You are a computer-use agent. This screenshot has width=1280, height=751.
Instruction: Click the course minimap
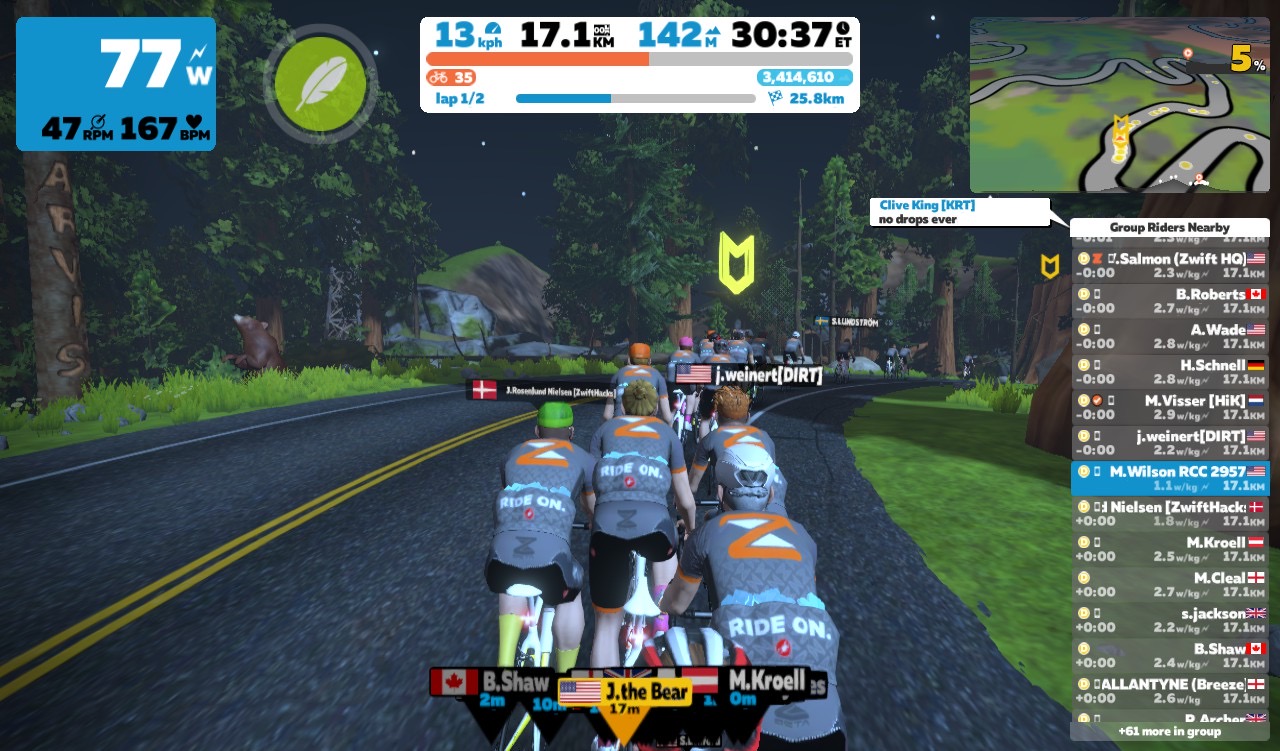[x=1118, y=104]
